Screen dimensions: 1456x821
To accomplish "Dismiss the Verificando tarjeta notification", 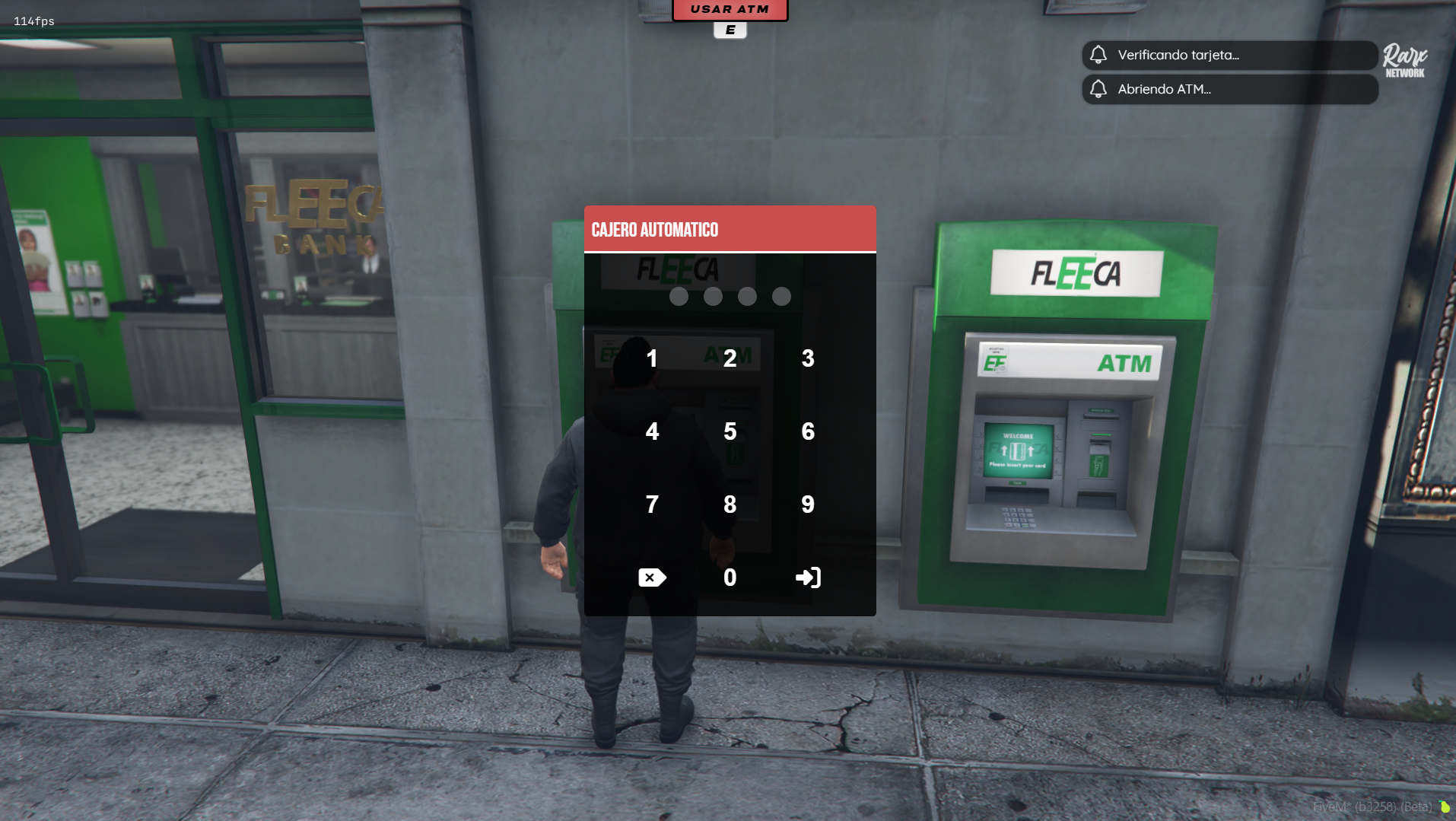I will tap(1229, 55).
